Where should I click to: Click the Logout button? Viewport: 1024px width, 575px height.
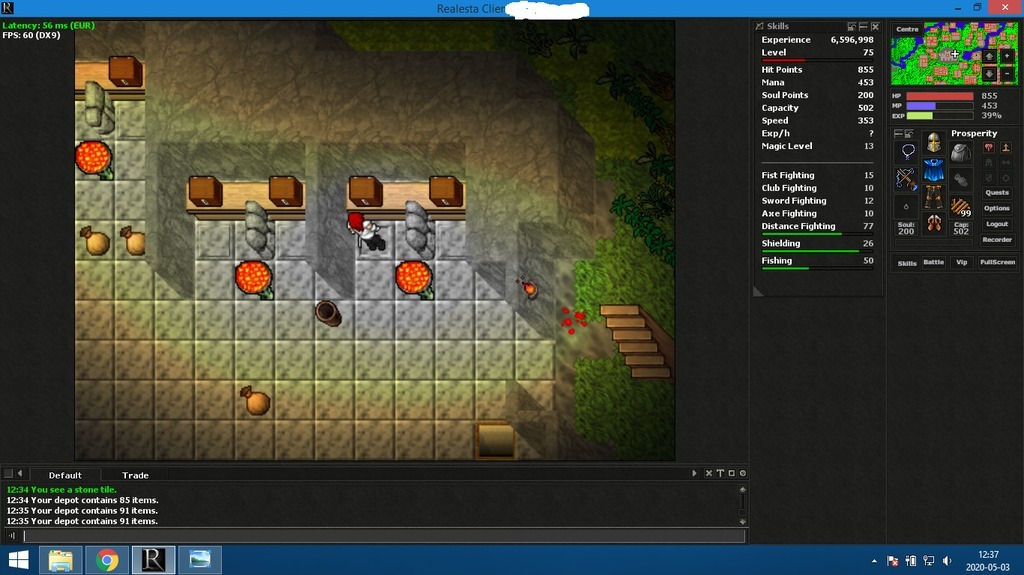pyautogui.click(x=997, y=224)
